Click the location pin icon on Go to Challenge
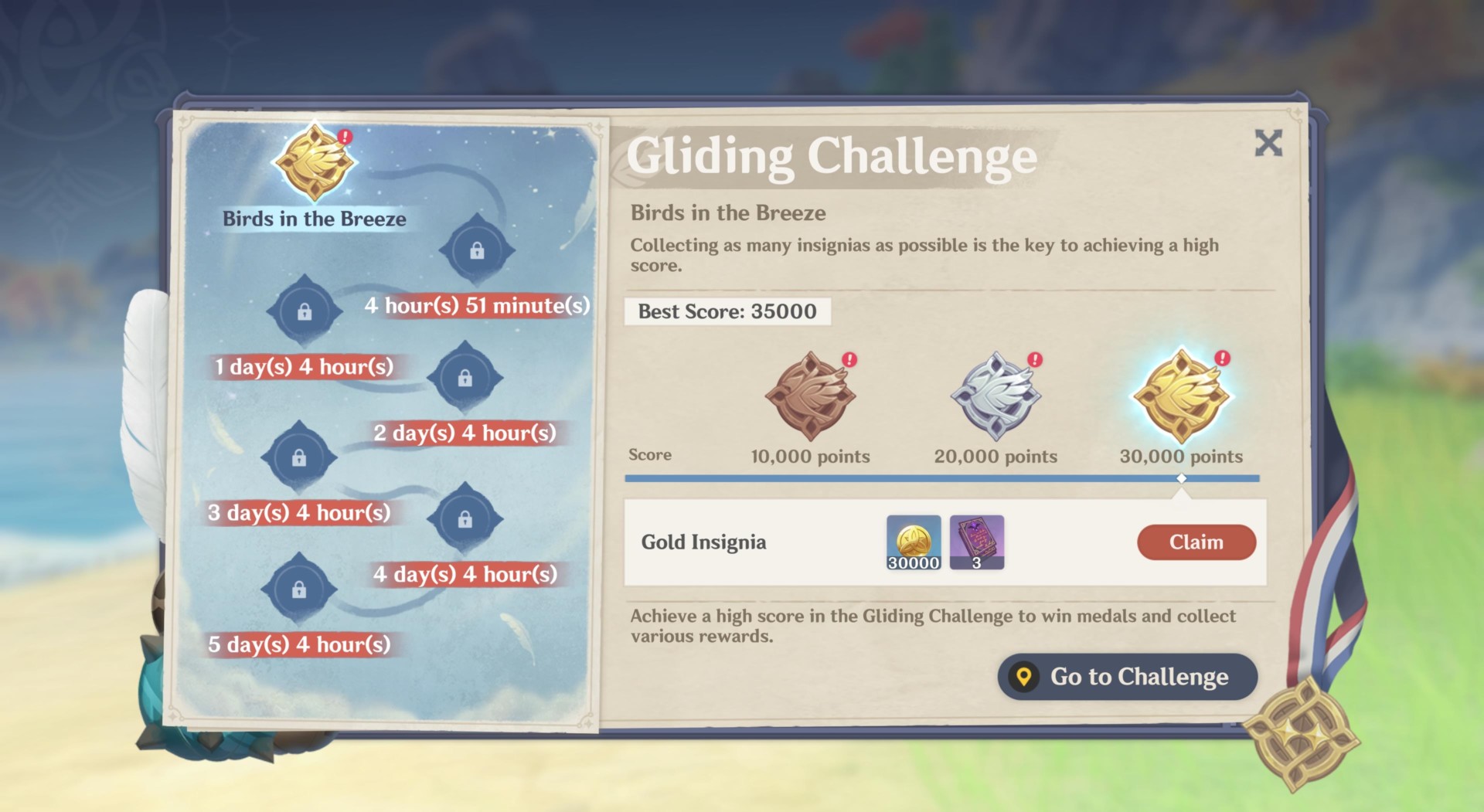This screenshot has height=812, width=1484. tap(1026, 676)
